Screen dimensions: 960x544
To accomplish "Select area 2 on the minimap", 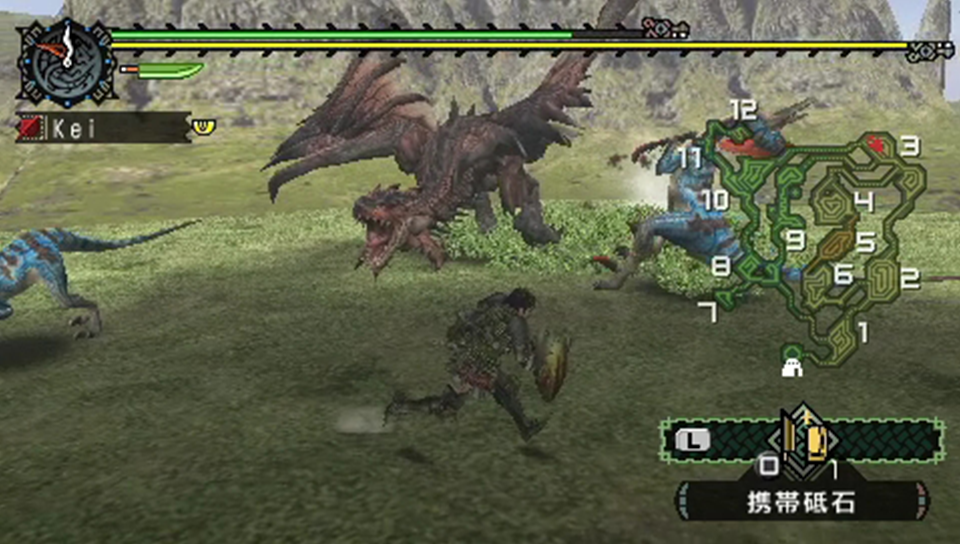I will point(909,279).
